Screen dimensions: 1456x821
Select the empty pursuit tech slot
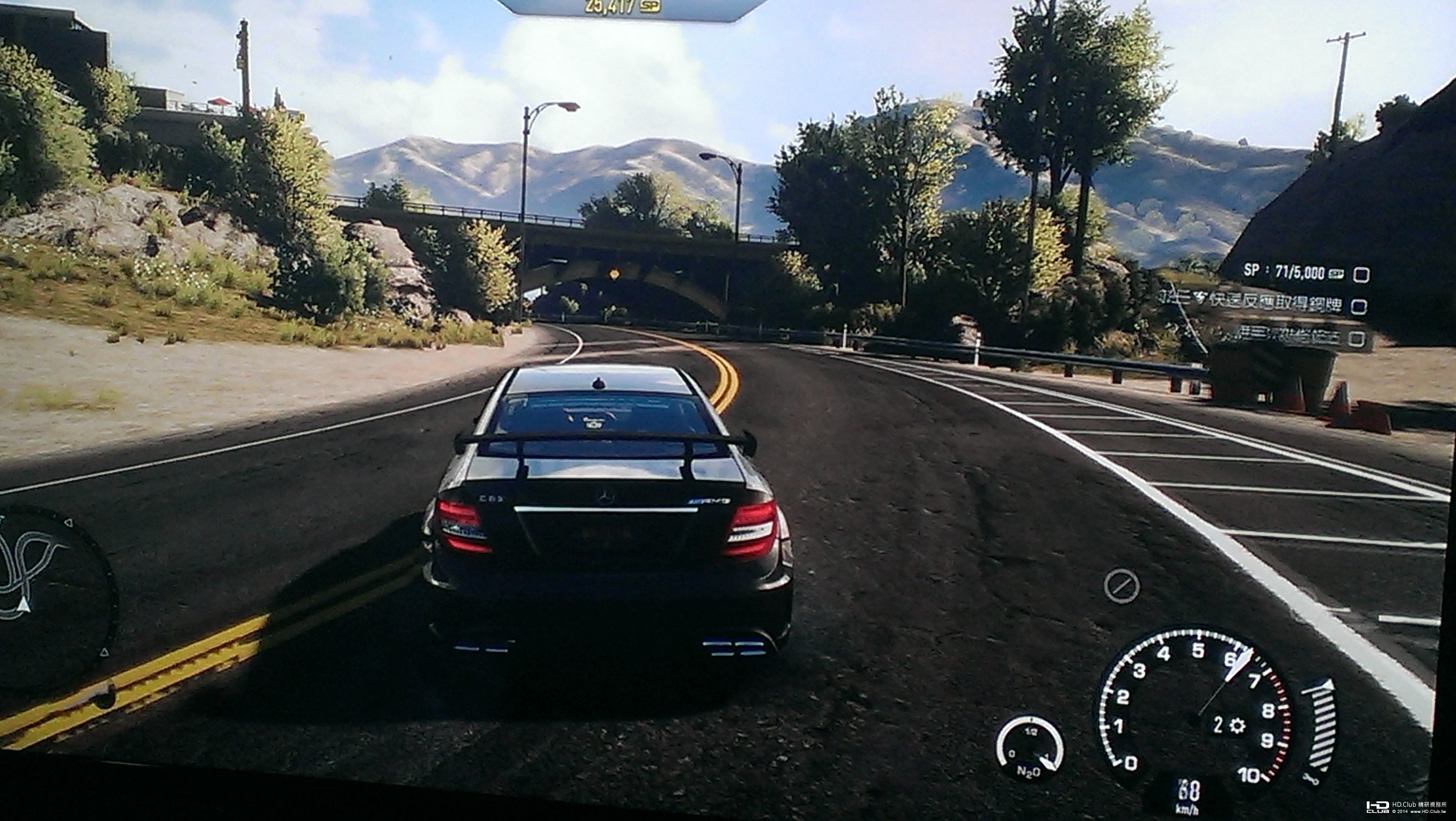(1121, 586)
